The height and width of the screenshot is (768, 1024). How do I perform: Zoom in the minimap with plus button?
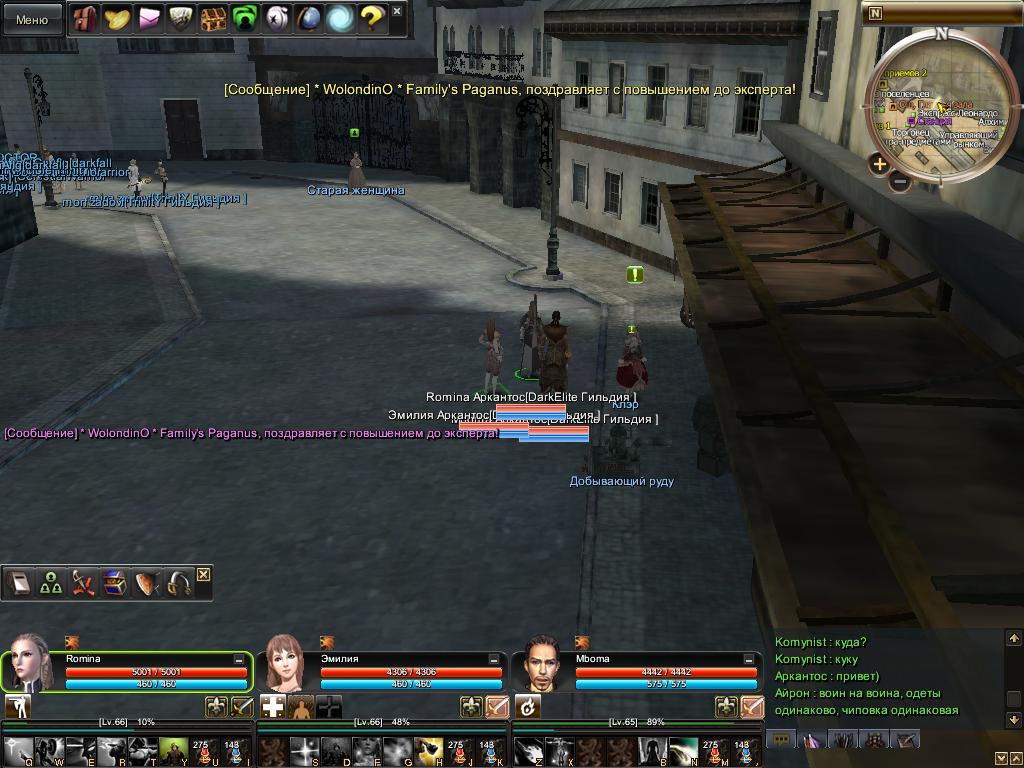coord(879,164)
